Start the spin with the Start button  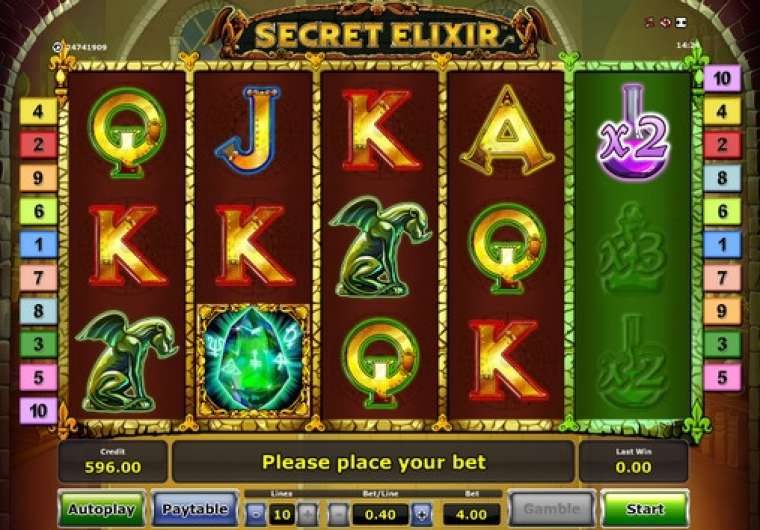point(645,509)
